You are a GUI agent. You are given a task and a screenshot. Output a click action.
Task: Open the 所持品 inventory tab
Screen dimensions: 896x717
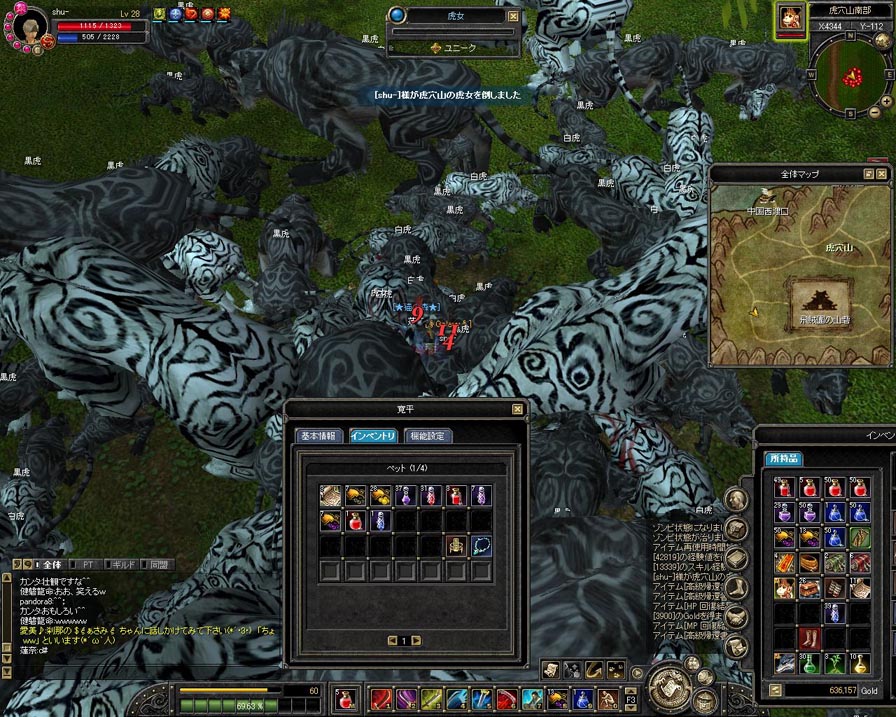click(x=783, y=458)
